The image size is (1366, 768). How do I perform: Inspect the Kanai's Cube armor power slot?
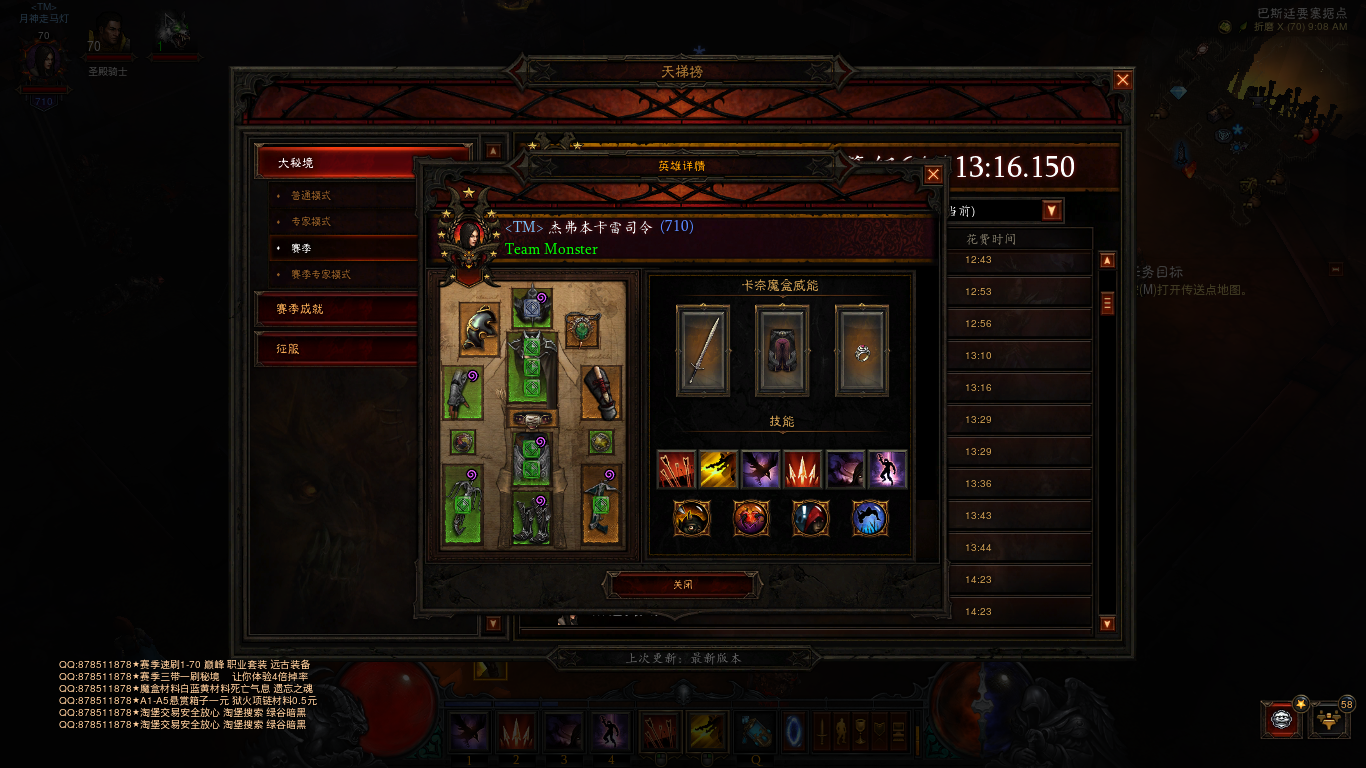point(781,351)
